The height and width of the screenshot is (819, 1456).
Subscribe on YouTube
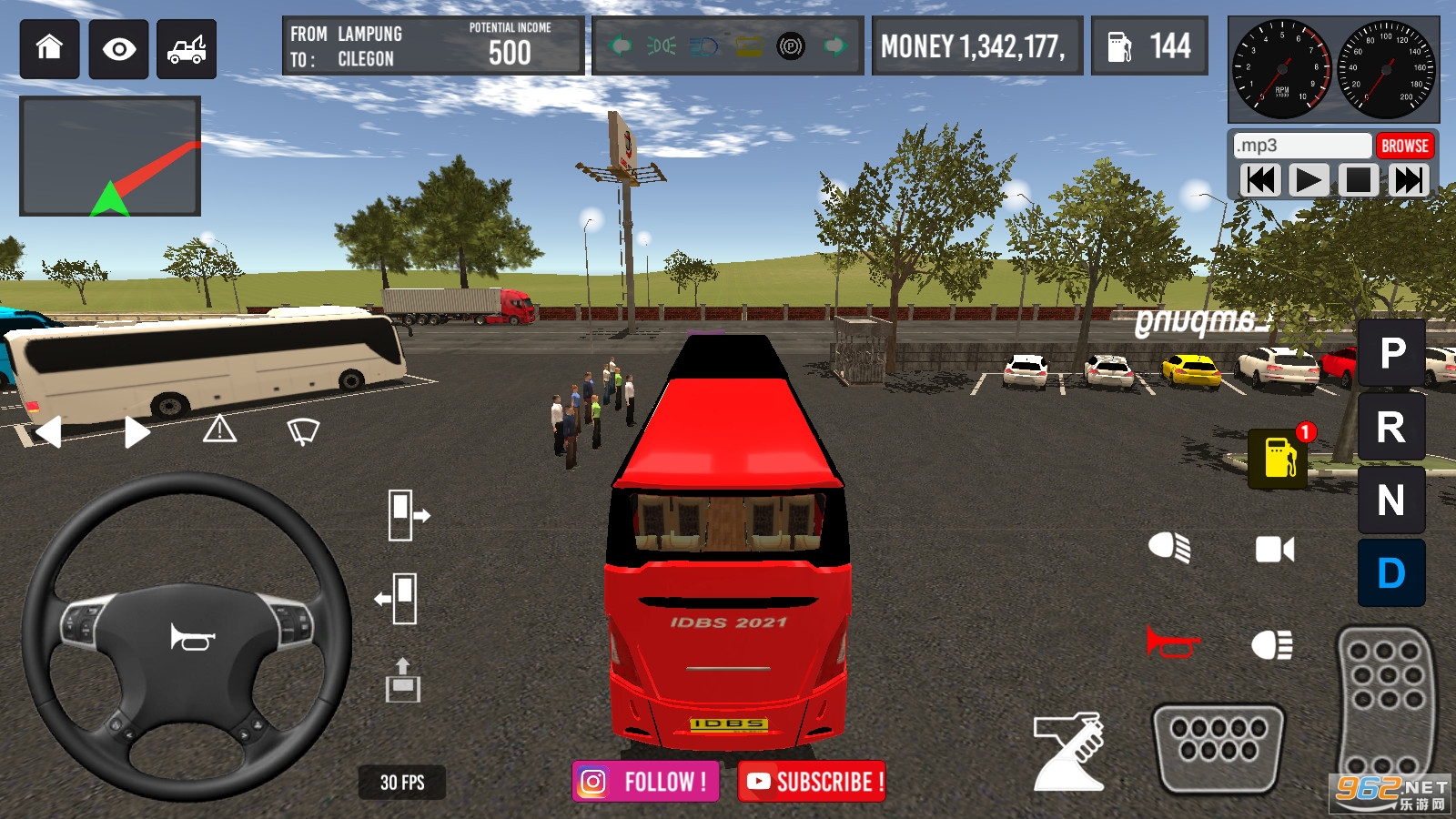(811, 782)
